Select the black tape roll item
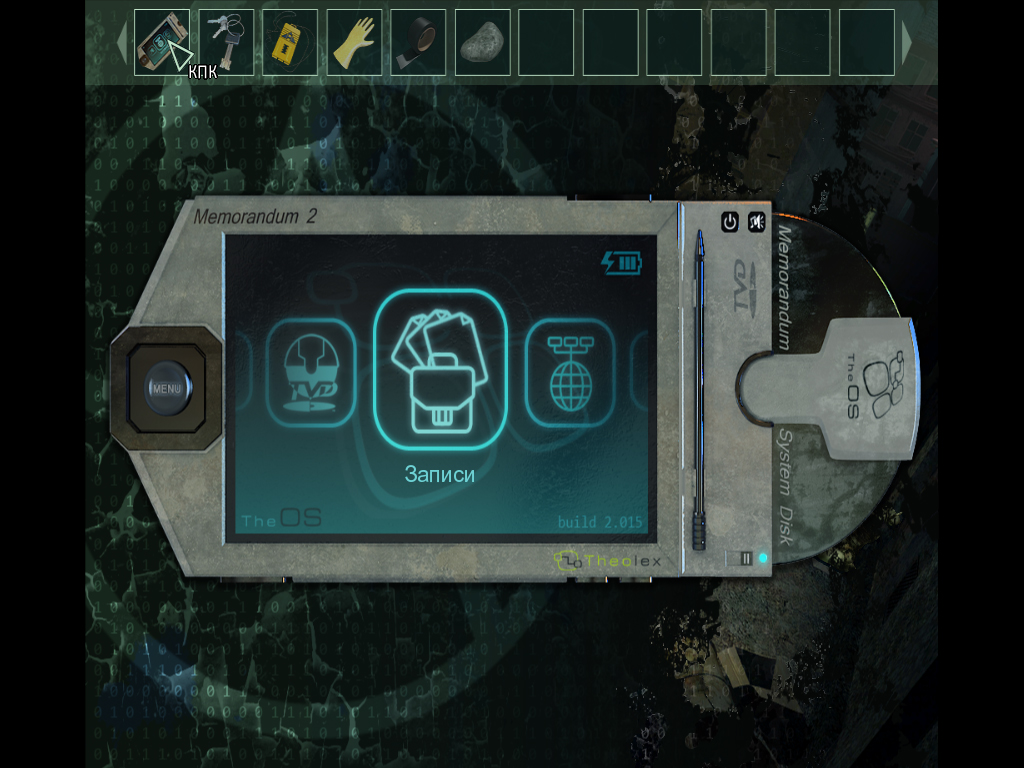Image resolution: width=1024 pixels, height=768 pixels. point(418,43)
